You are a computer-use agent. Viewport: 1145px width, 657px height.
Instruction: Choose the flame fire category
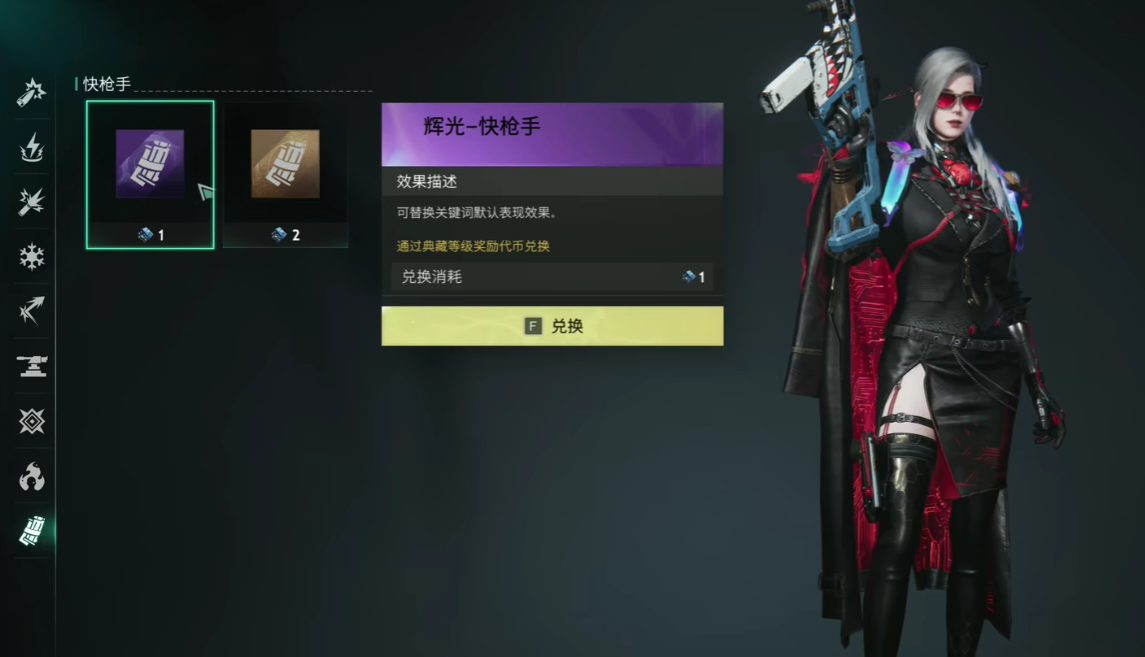pyautogui.click(x=32, y=476)
